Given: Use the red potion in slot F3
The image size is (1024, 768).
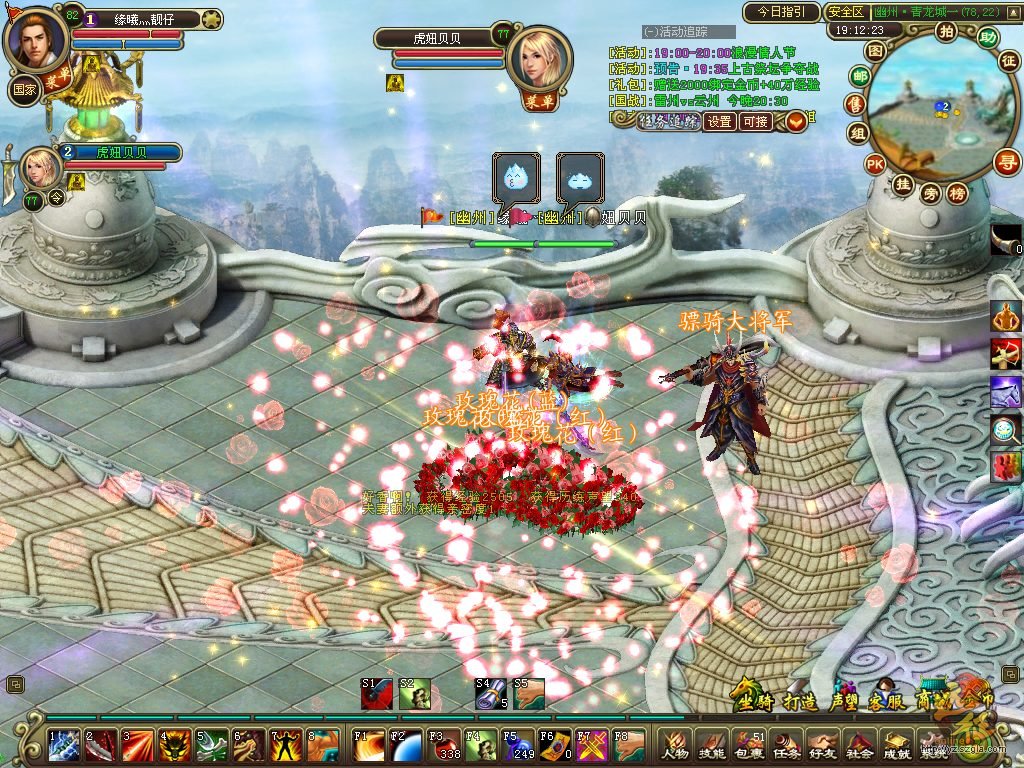Looking at the screenshot, I should point(442,745).
